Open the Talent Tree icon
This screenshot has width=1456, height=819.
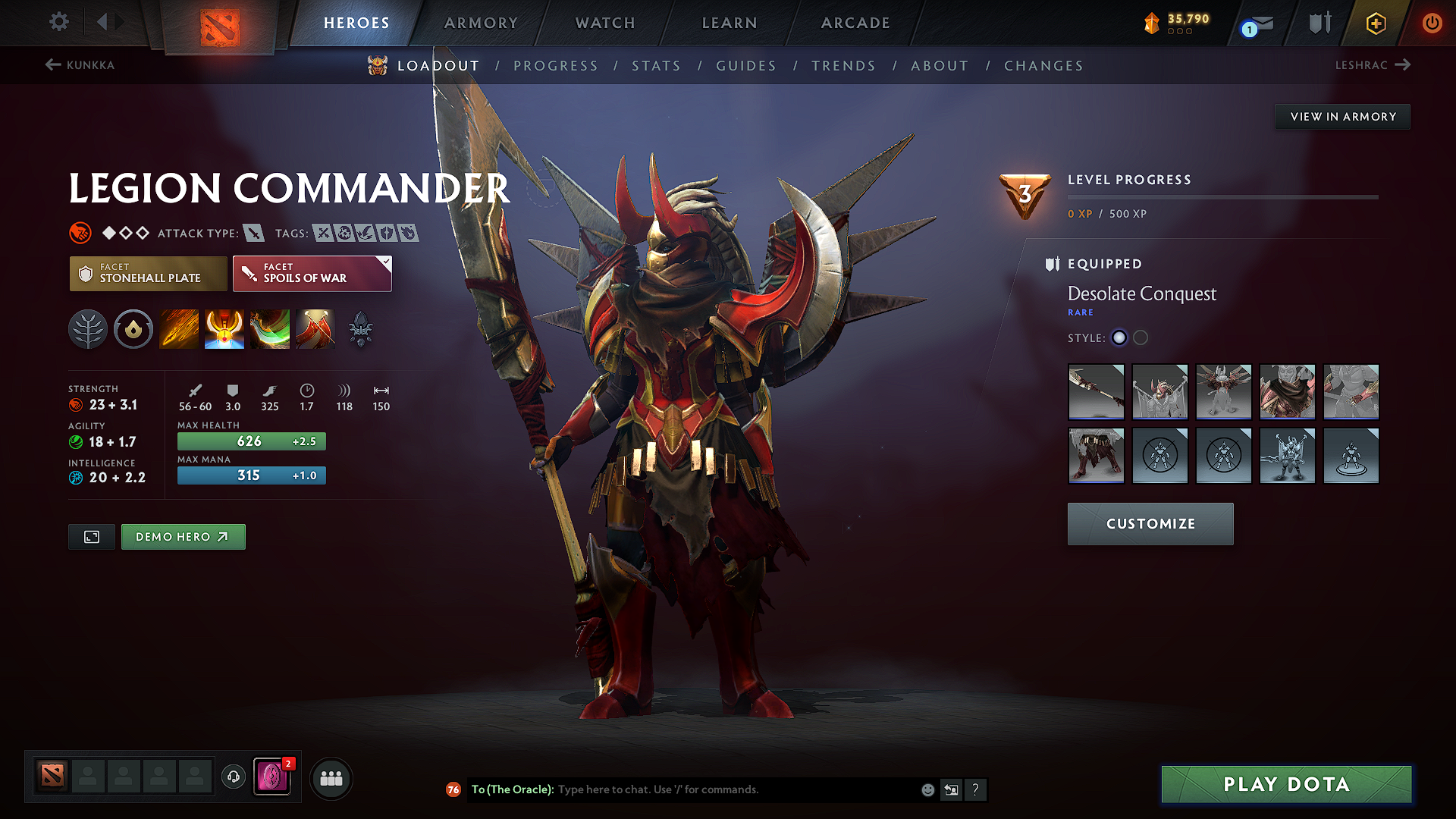click(x=88, y=329)
